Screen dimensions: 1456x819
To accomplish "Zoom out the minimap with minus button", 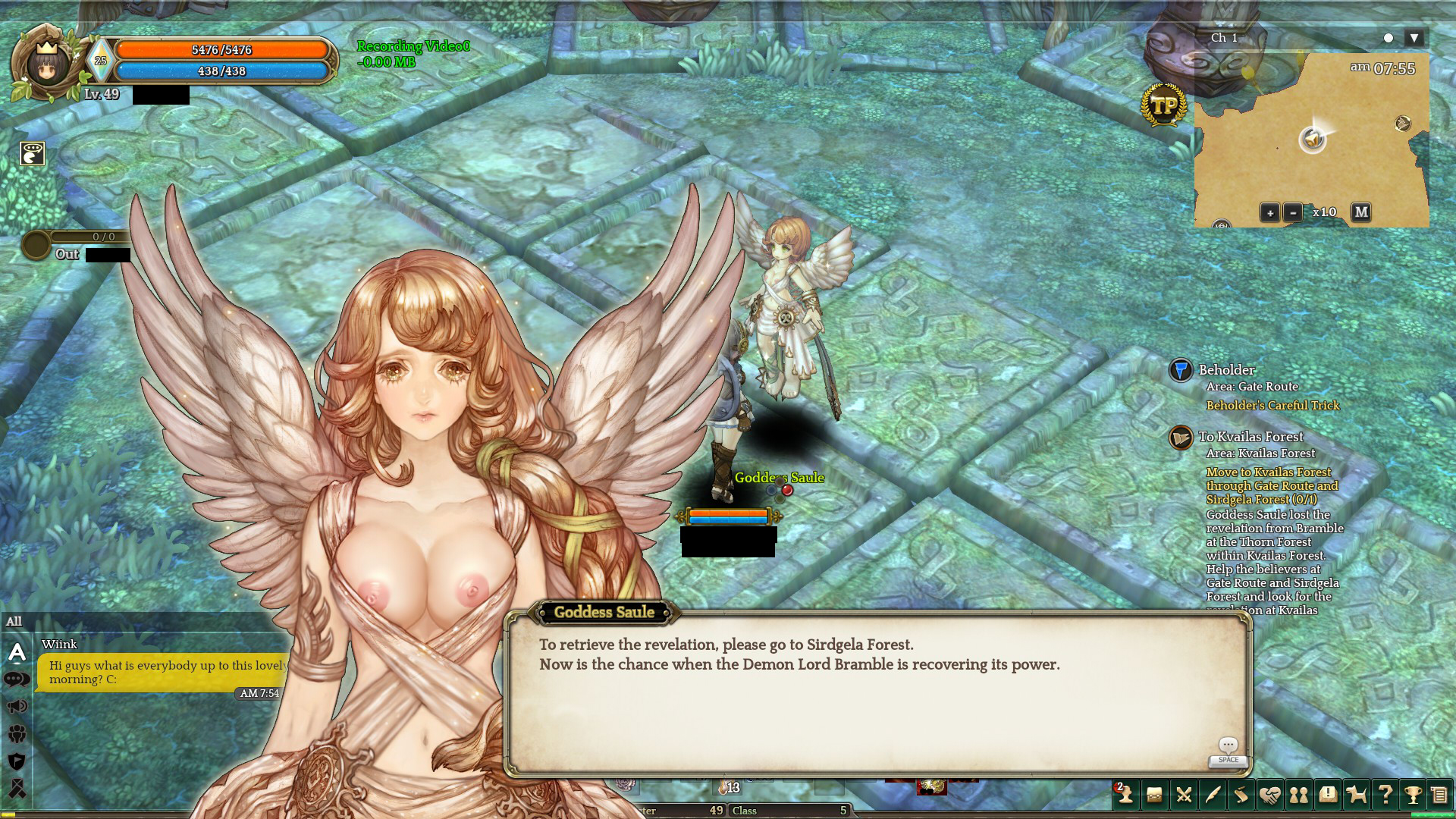I will pyautogui.click(x=1293, y=212).
